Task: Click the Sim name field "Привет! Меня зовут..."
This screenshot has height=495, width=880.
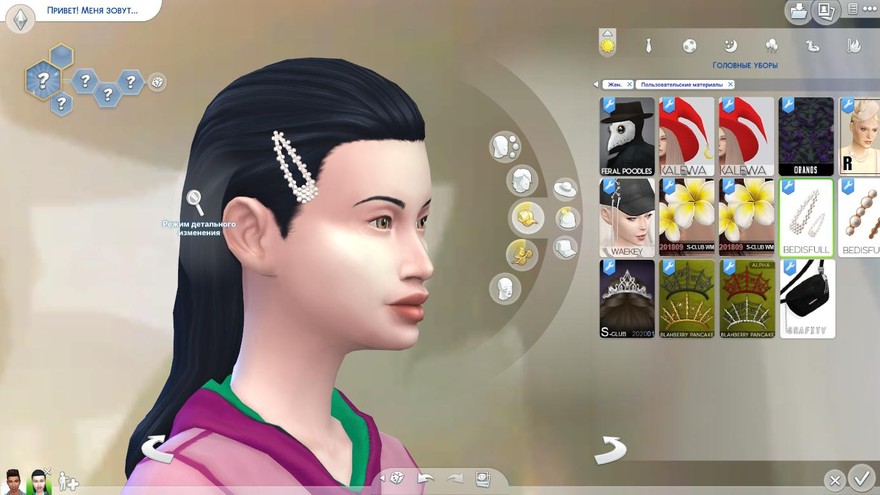Action: coord(92,11)
